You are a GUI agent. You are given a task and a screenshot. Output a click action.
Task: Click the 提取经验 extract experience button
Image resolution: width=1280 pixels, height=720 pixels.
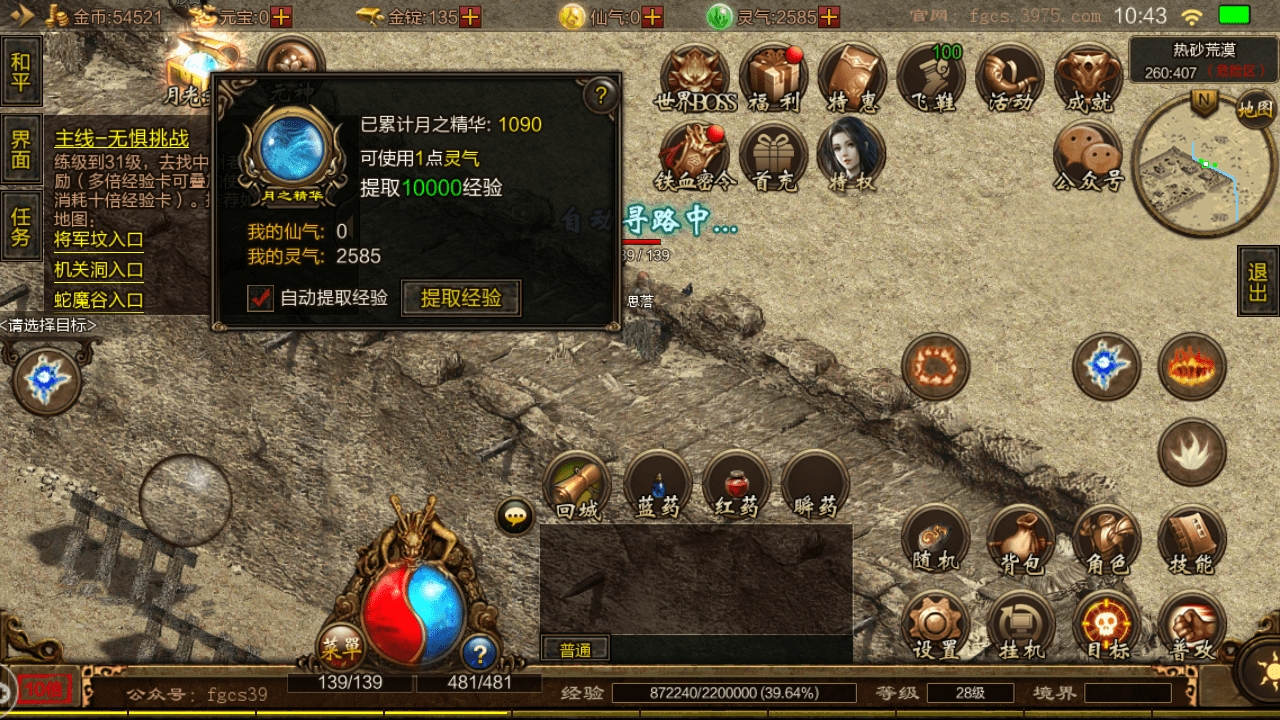[x=461, y=298]
